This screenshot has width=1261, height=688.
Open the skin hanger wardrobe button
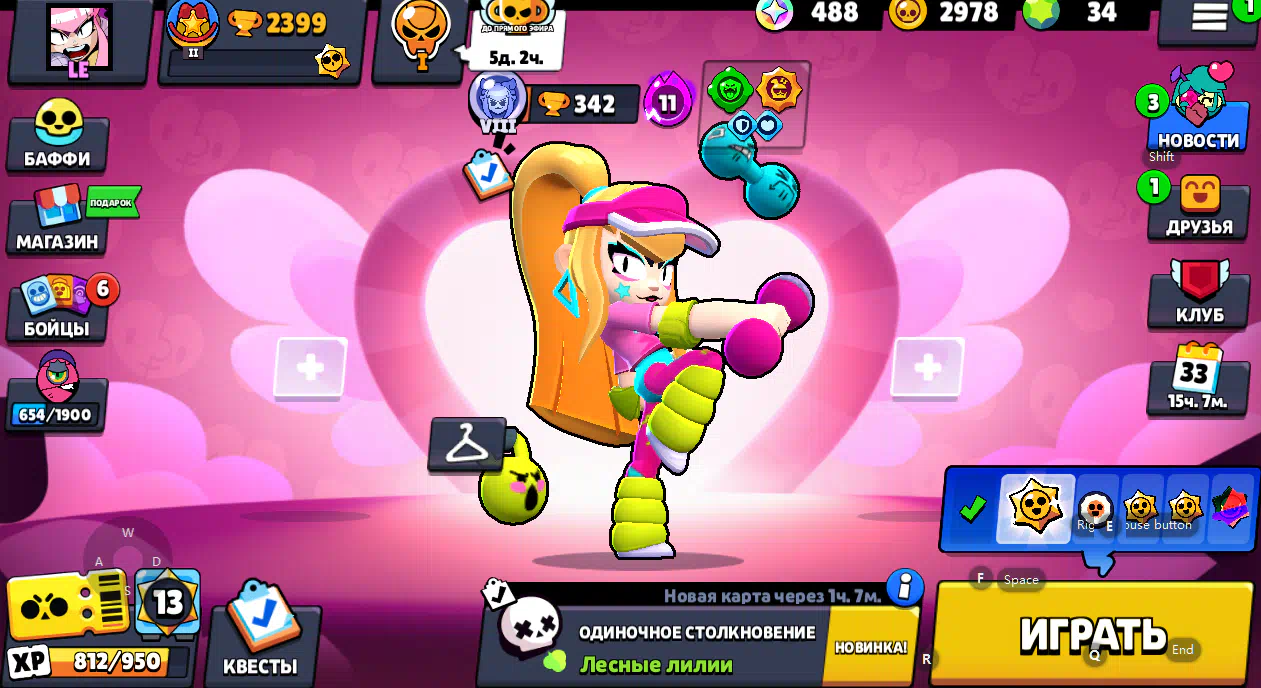coord(467,444)
